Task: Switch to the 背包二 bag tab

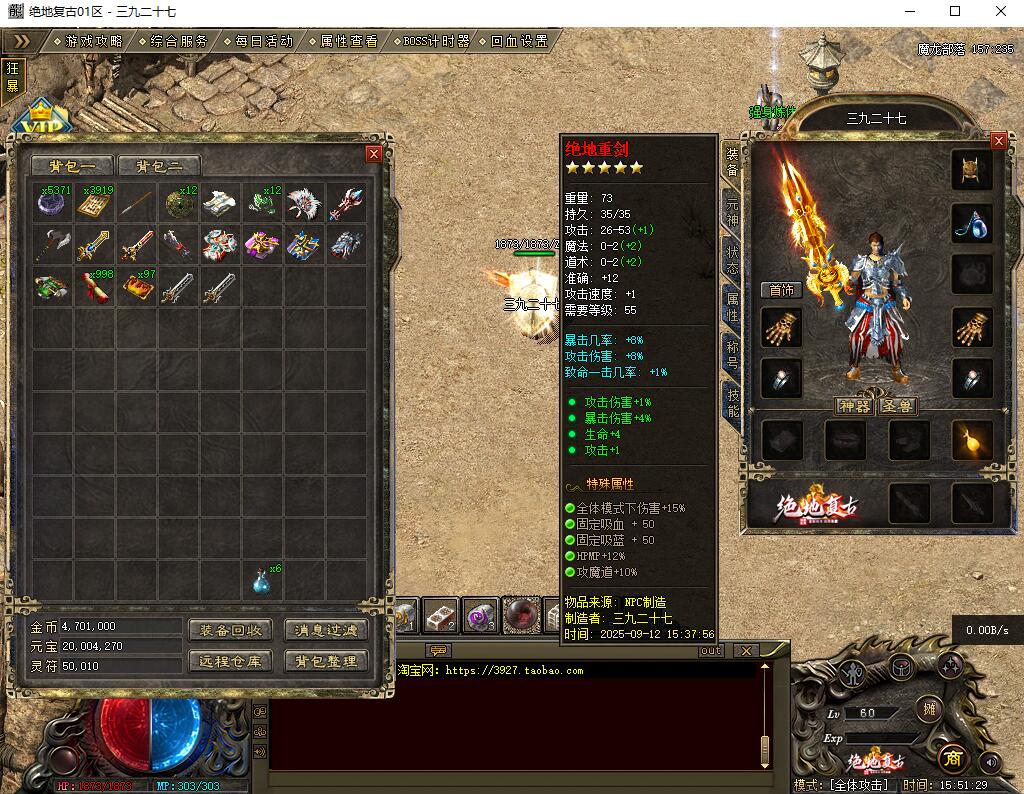Action: click(159, 166)
